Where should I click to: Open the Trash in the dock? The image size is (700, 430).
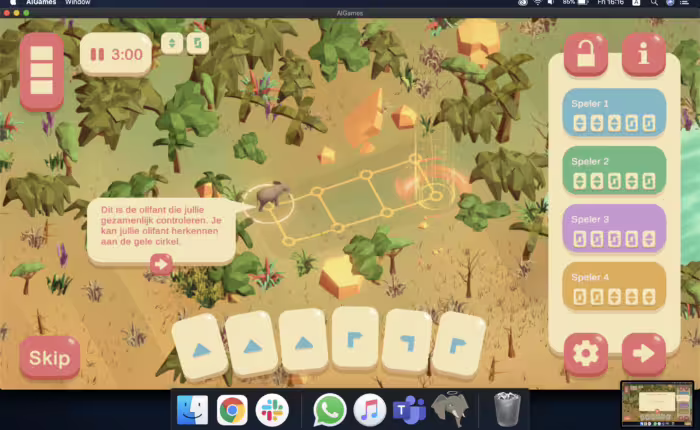click(x=507, y=409)
